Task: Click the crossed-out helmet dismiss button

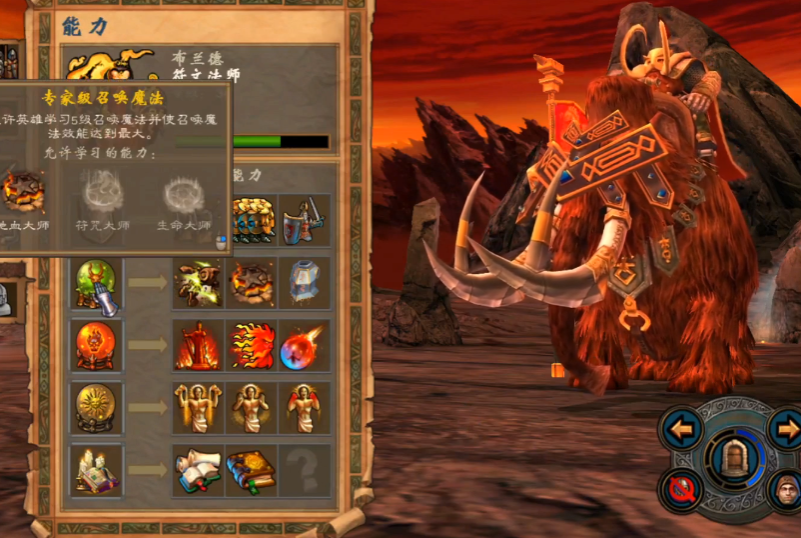Action: tap(682, 489)
